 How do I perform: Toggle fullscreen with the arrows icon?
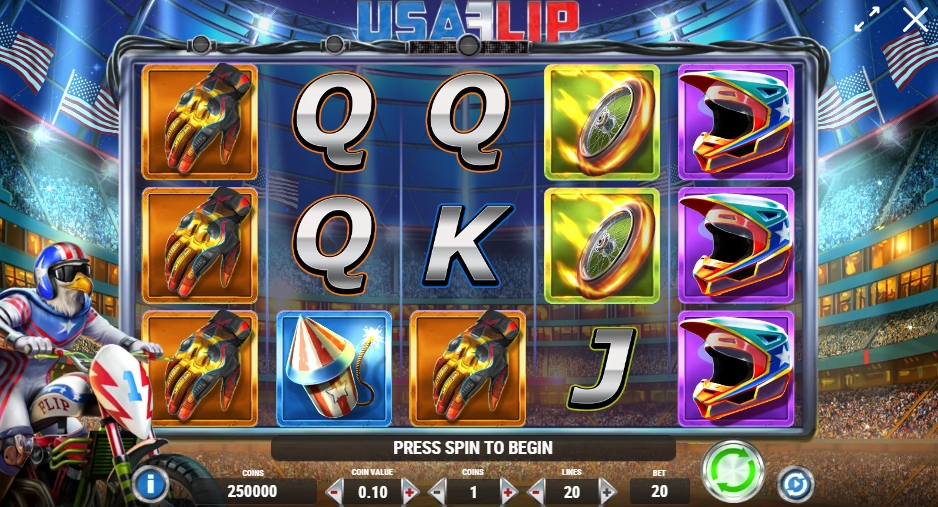click(866, 20)
